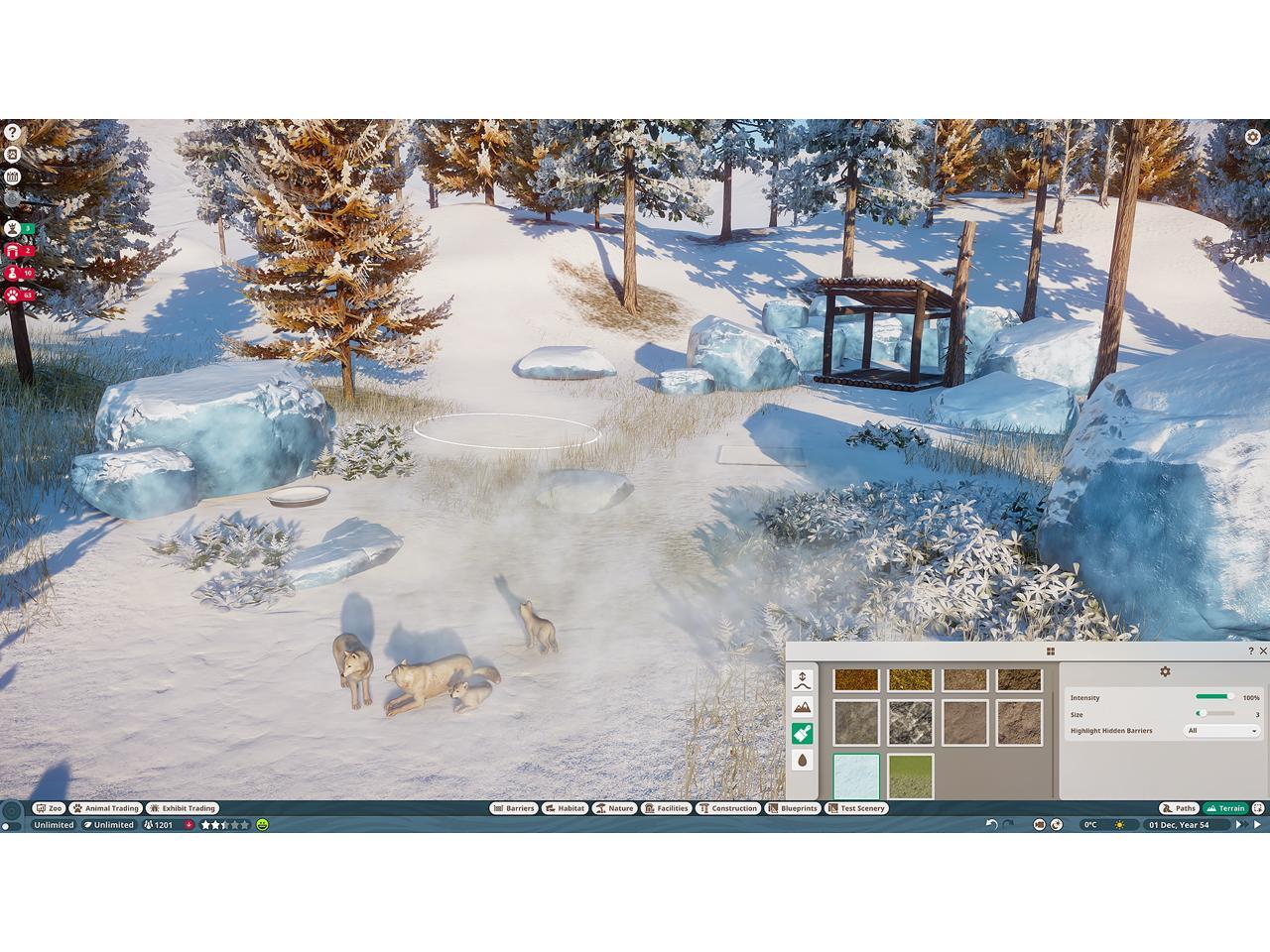Image resolution: width=1270 pixels, height=952 pixels.
Task: Open the Highlight Hidden Barriers dropdown
Action: click(x=1222, y=731)
